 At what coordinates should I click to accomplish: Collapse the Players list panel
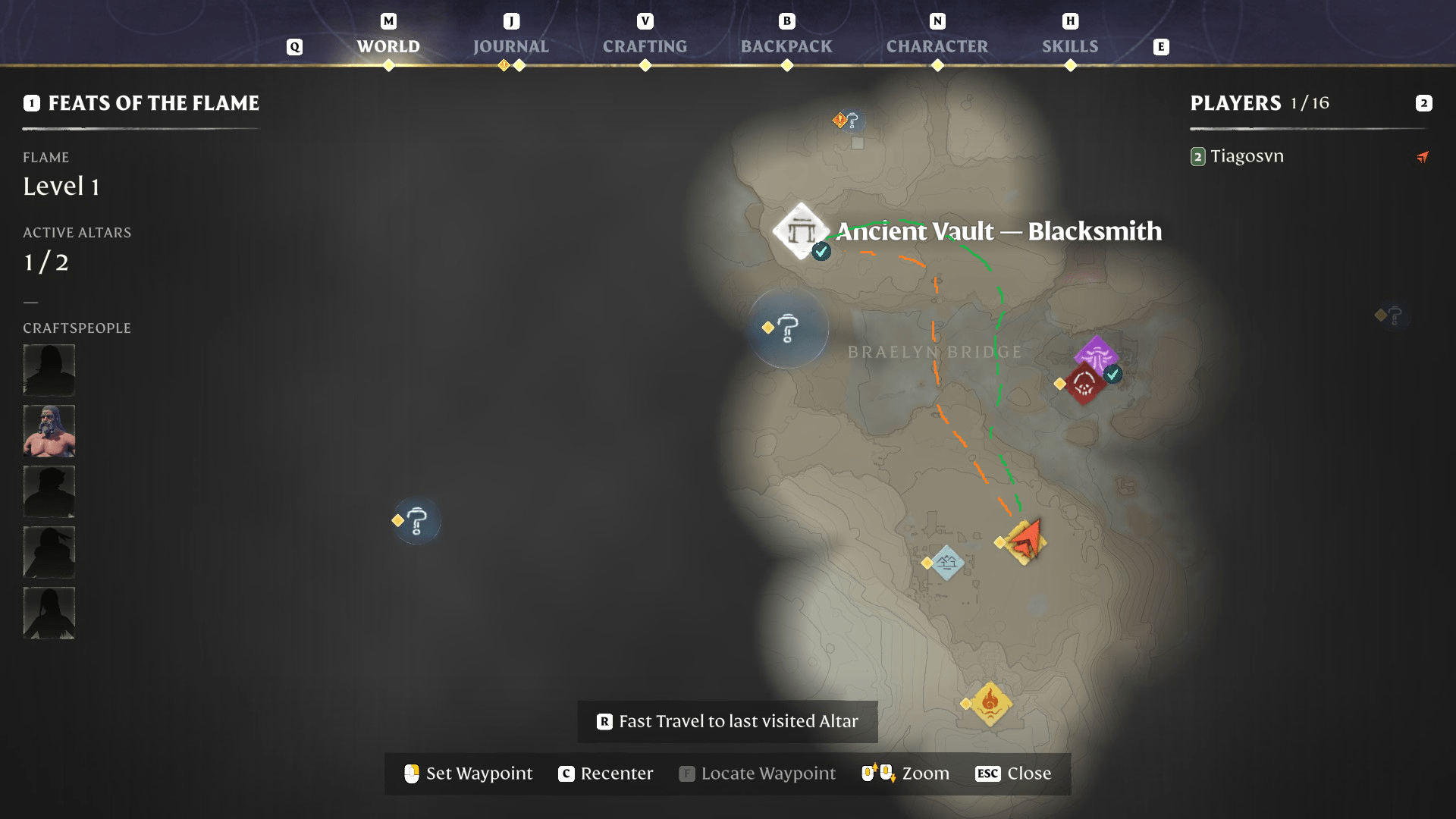pyautogui.click(x=1424, y=104)
